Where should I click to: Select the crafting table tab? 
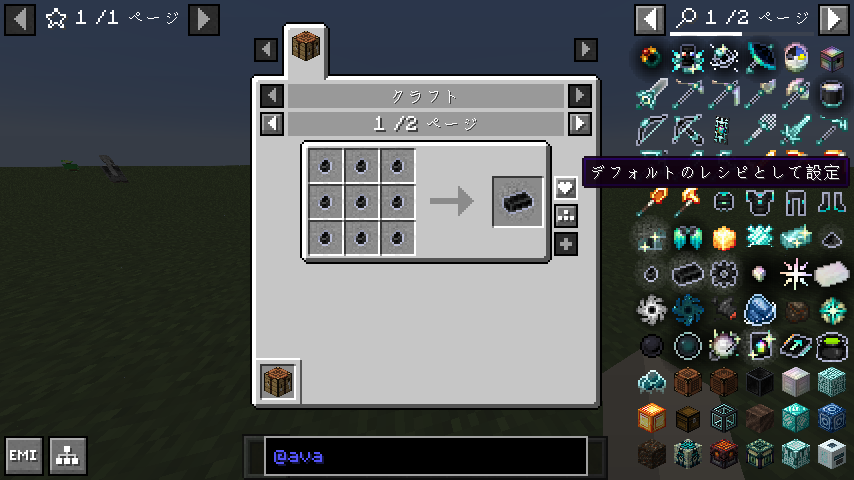click(x=306, y=48)
